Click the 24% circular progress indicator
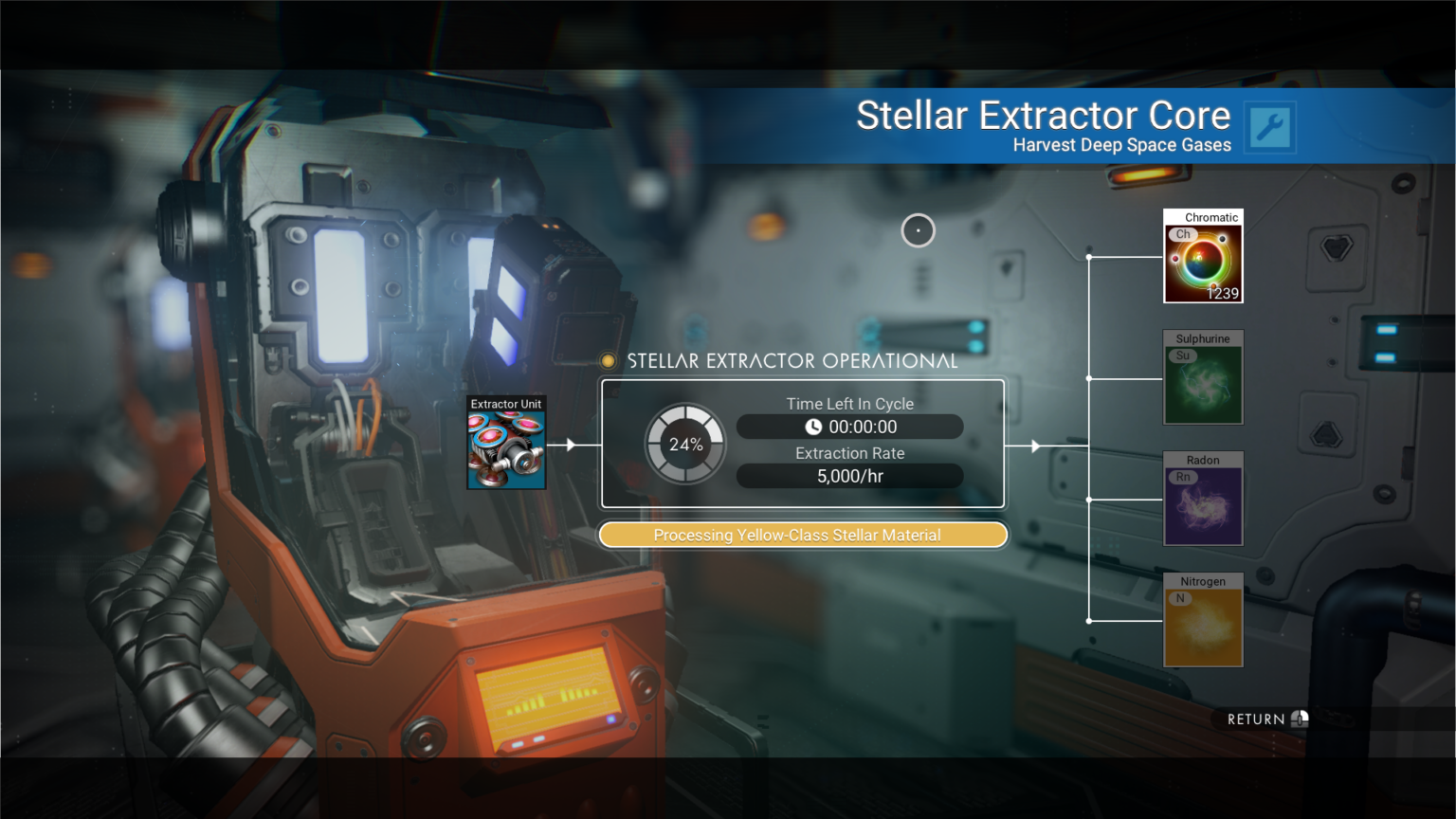The image size is (1456, 819). 684,444
